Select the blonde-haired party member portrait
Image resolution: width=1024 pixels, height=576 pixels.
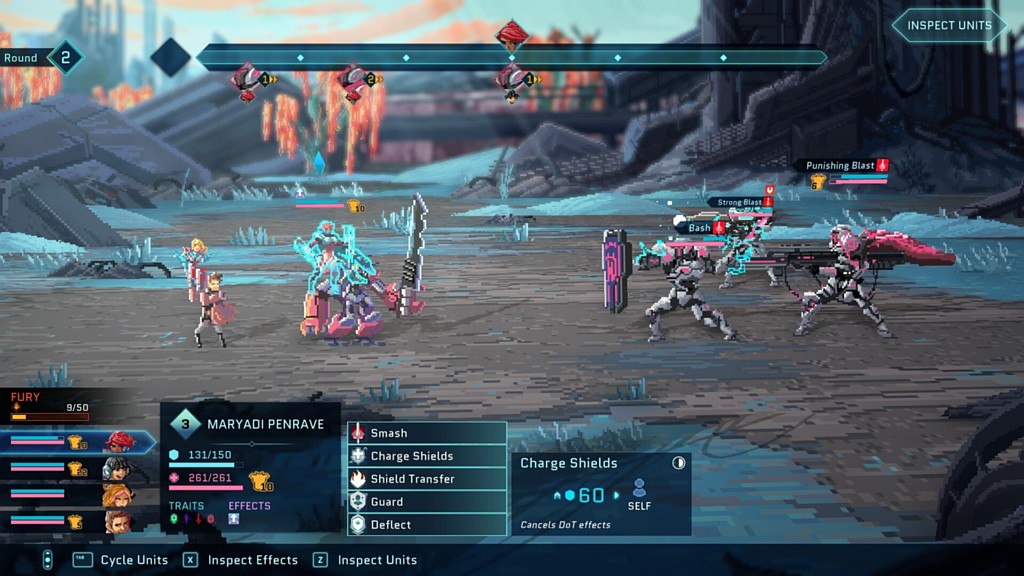(x=116, y=495)
